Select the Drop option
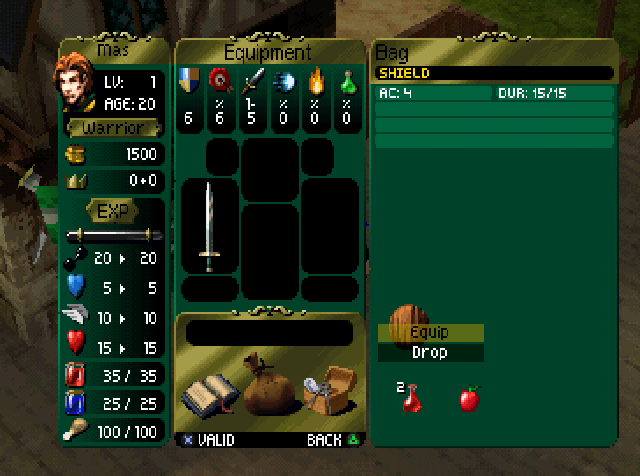This screenshot has height=476, width=640. click(430, 352)
